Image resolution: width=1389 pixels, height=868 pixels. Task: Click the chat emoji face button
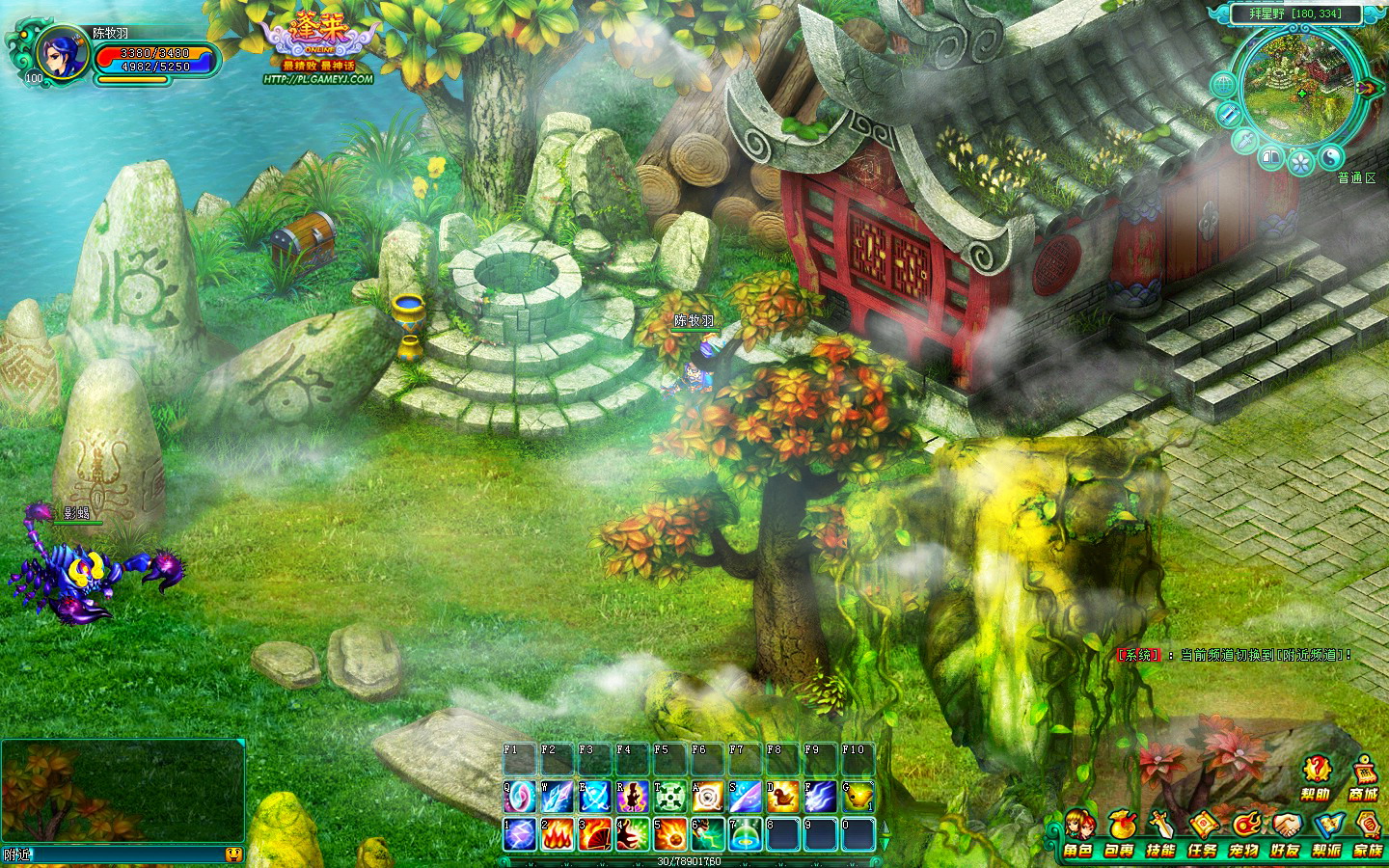pos(232,854)
